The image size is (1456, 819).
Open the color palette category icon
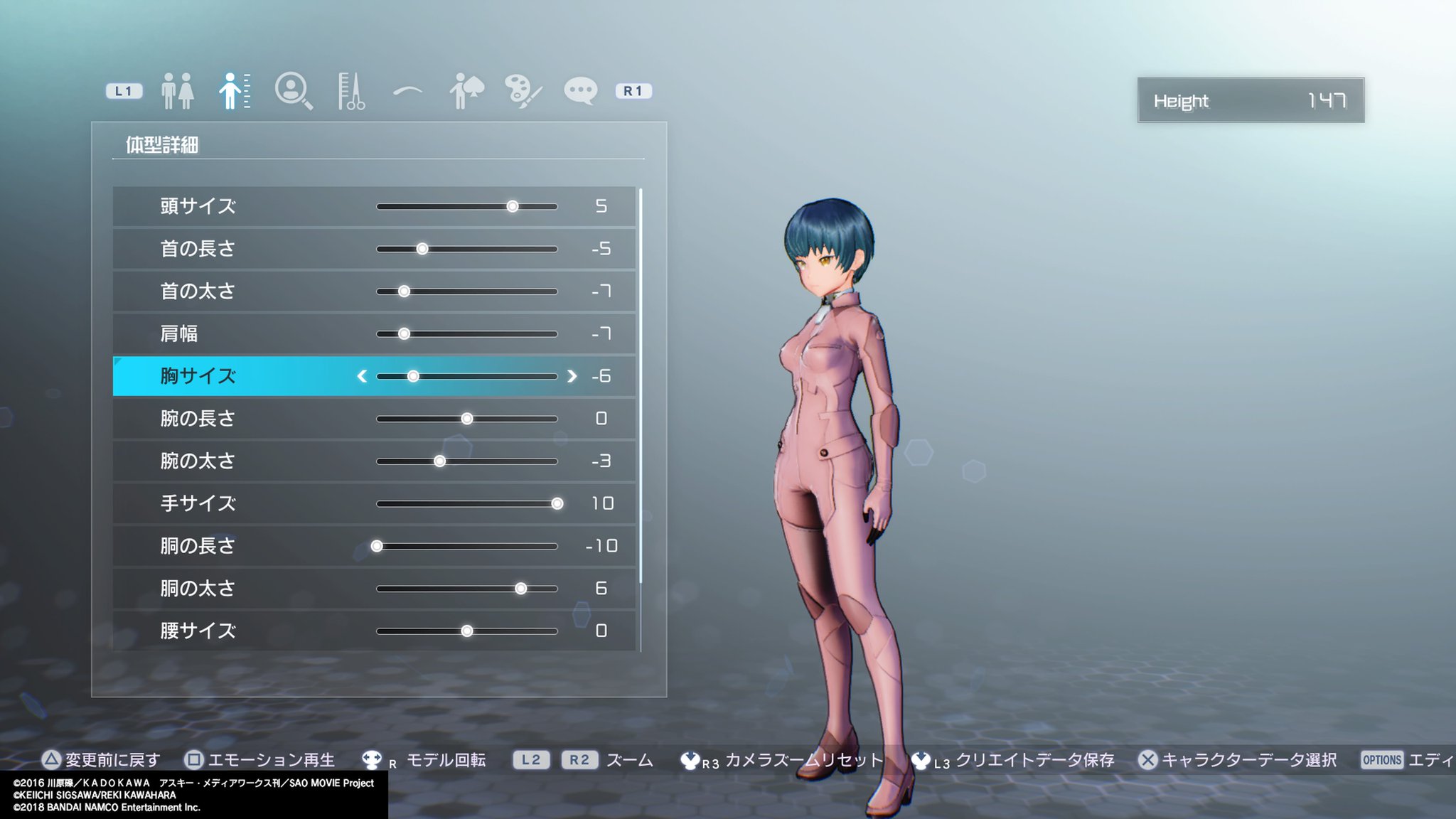click(524, 90)
